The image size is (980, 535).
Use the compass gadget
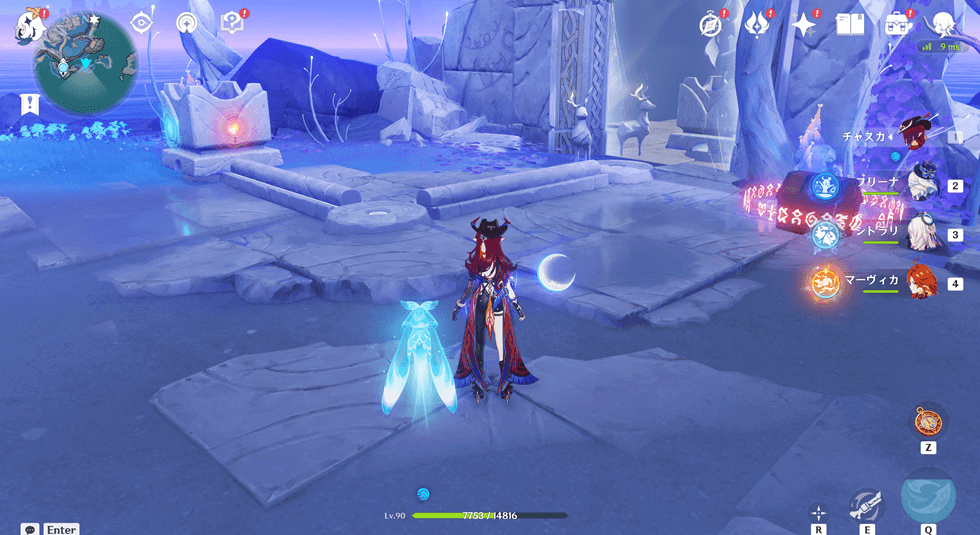point(929,419)
